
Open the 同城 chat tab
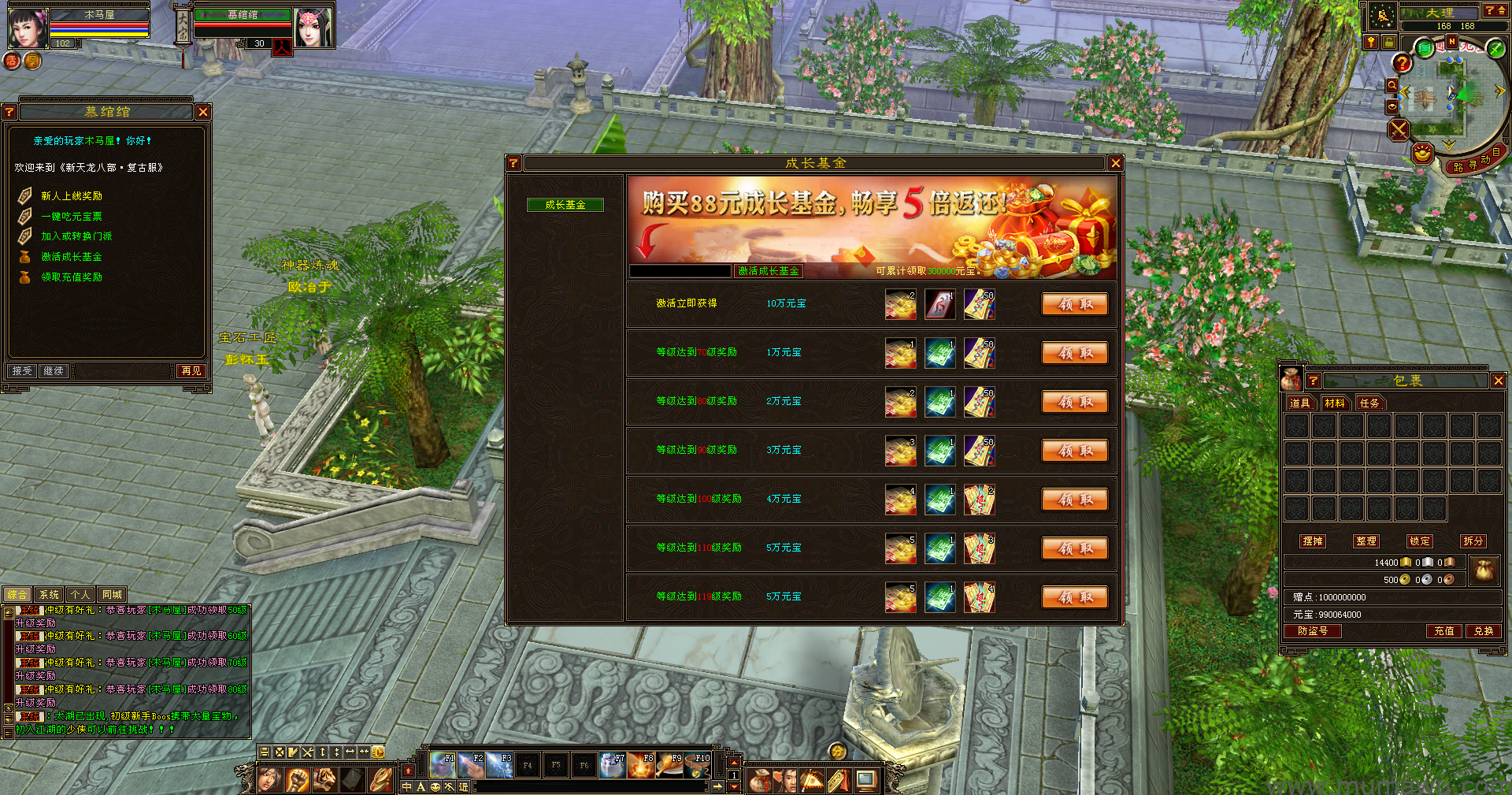(112, 595)
